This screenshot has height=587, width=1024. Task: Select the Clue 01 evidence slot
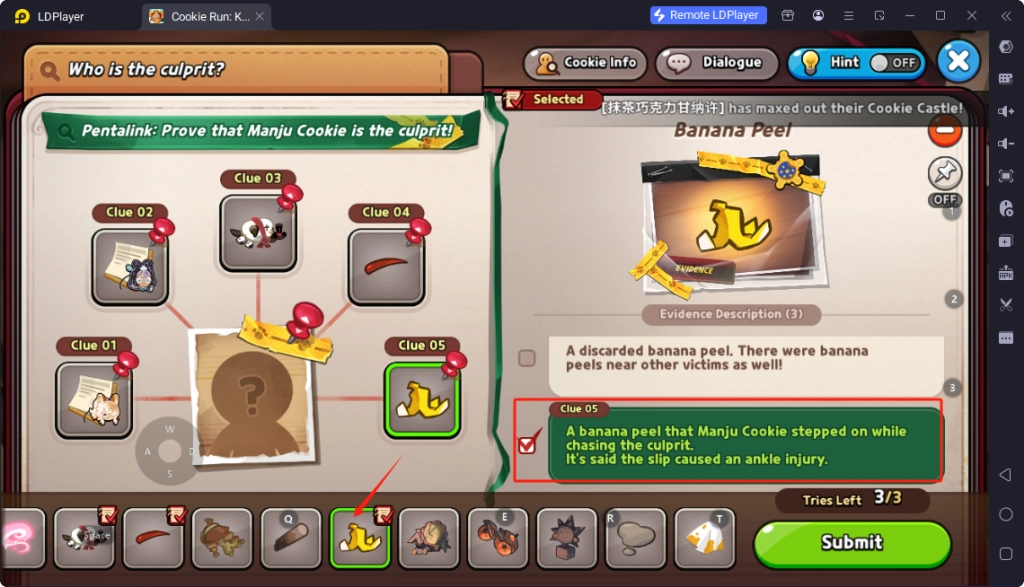94,399
